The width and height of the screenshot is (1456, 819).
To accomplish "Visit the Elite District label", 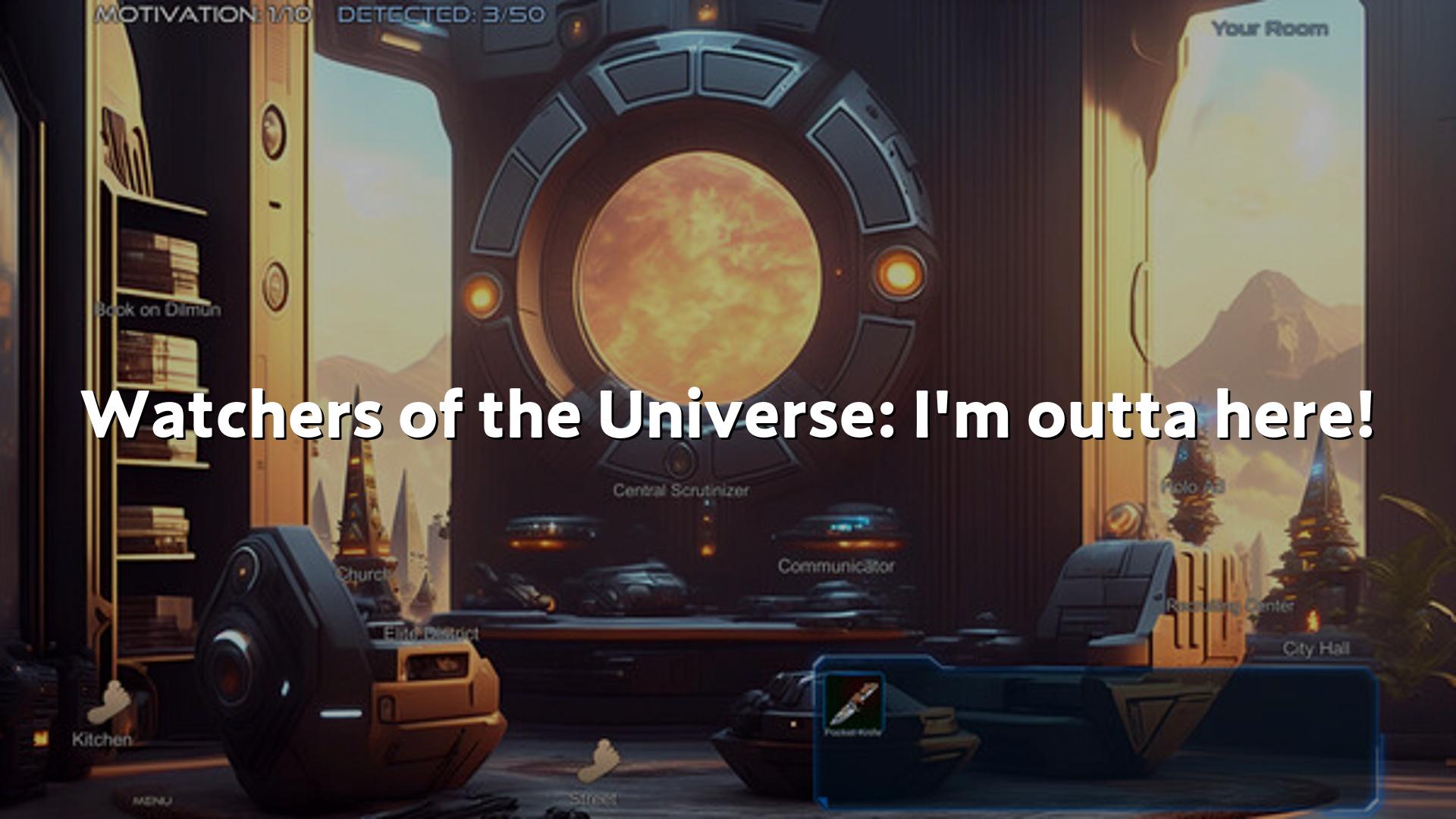I will tap(431, 633).
